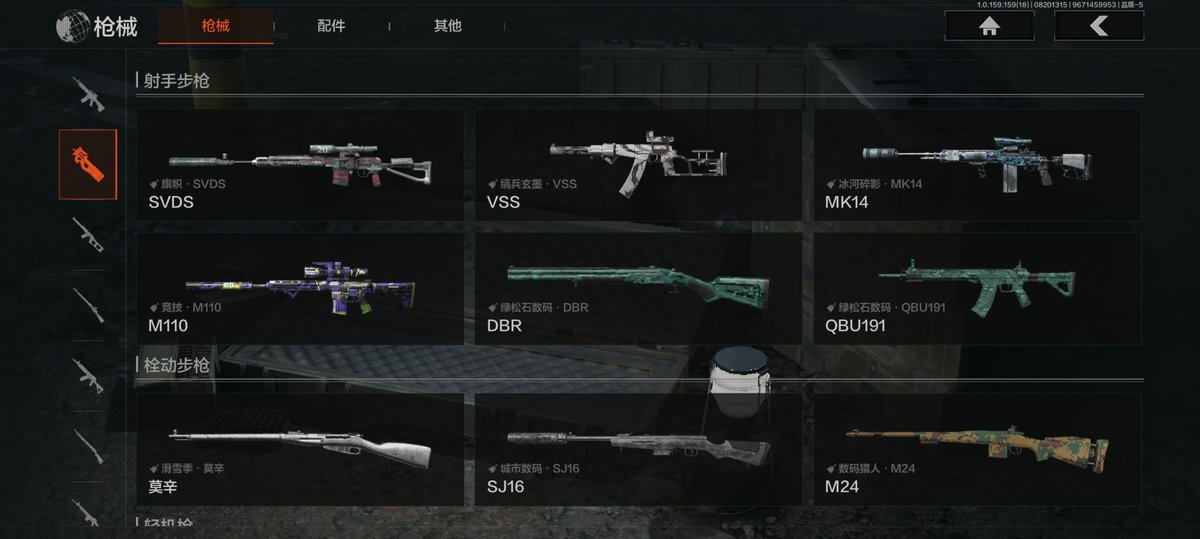1200x539 pixels.
Task: Pick the DBR weapon card
Action: tap(637, 289)
